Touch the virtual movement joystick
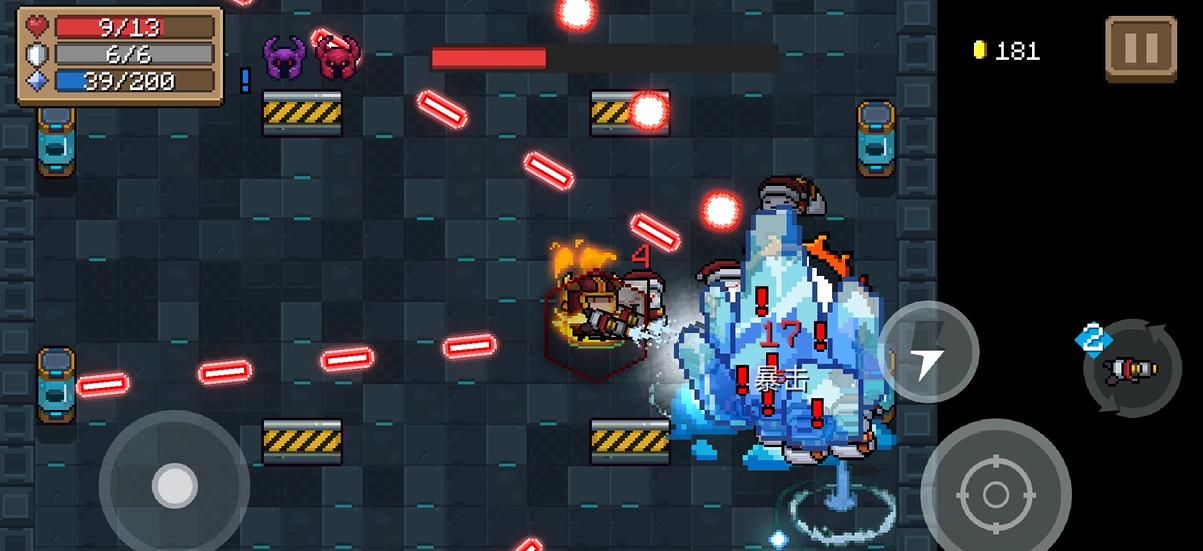 coord(174,486)
